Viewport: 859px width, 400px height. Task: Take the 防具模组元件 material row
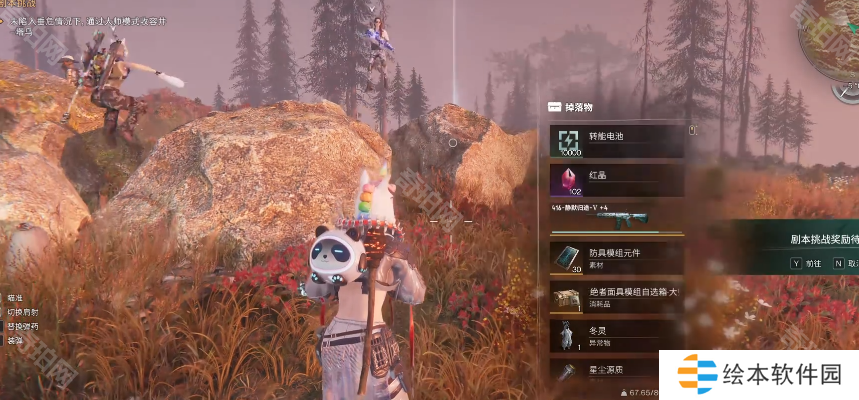tap(616, 258)
